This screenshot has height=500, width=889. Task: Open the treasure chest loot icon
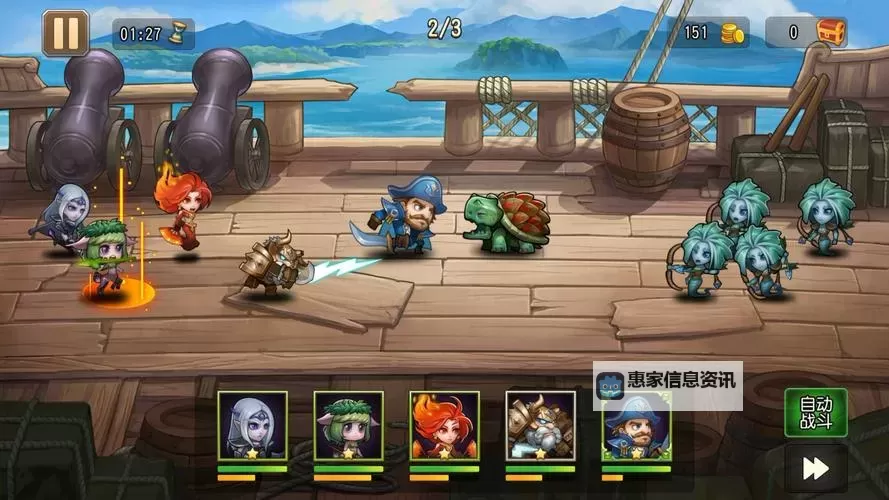pos(831,32)
